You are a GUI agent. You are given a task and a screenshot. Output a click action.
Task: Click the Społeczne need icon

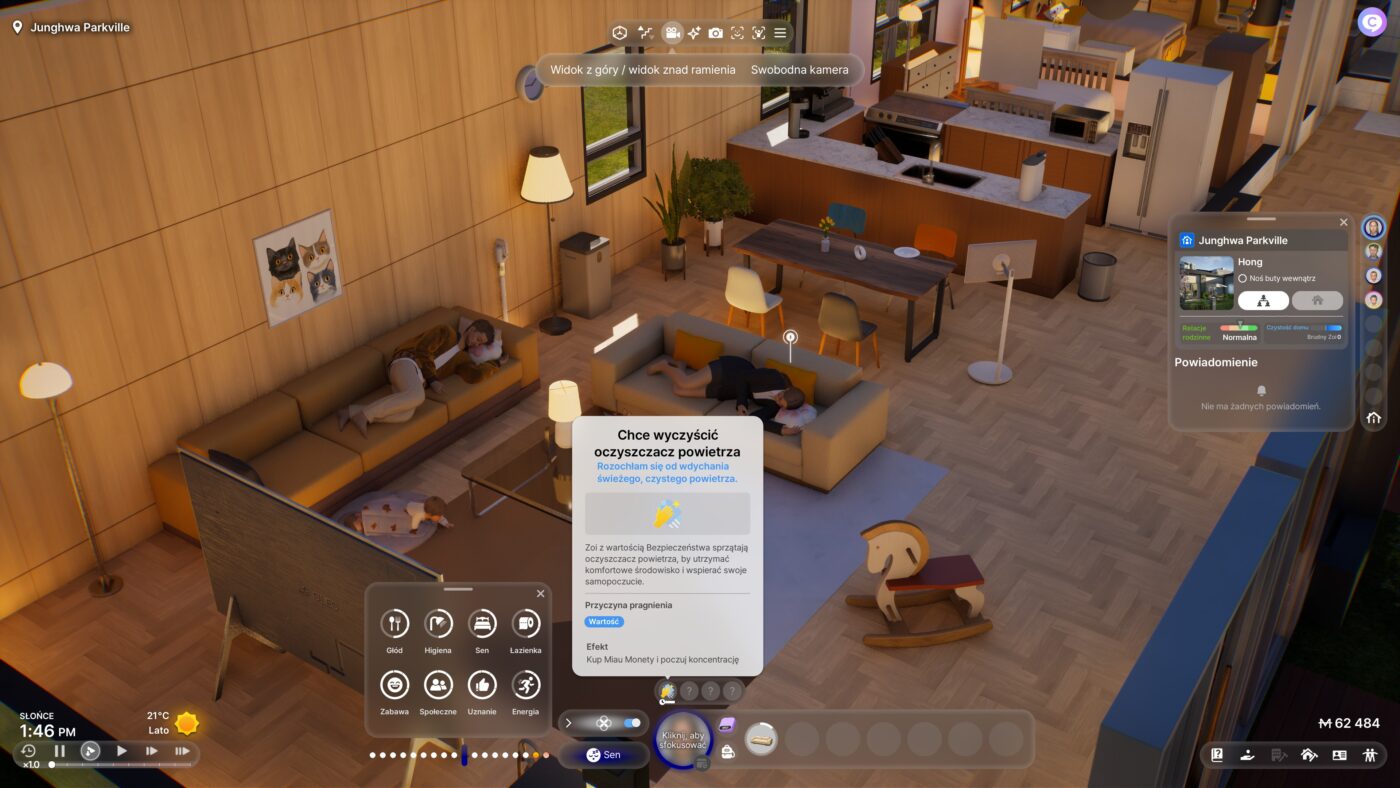point(438,685)
